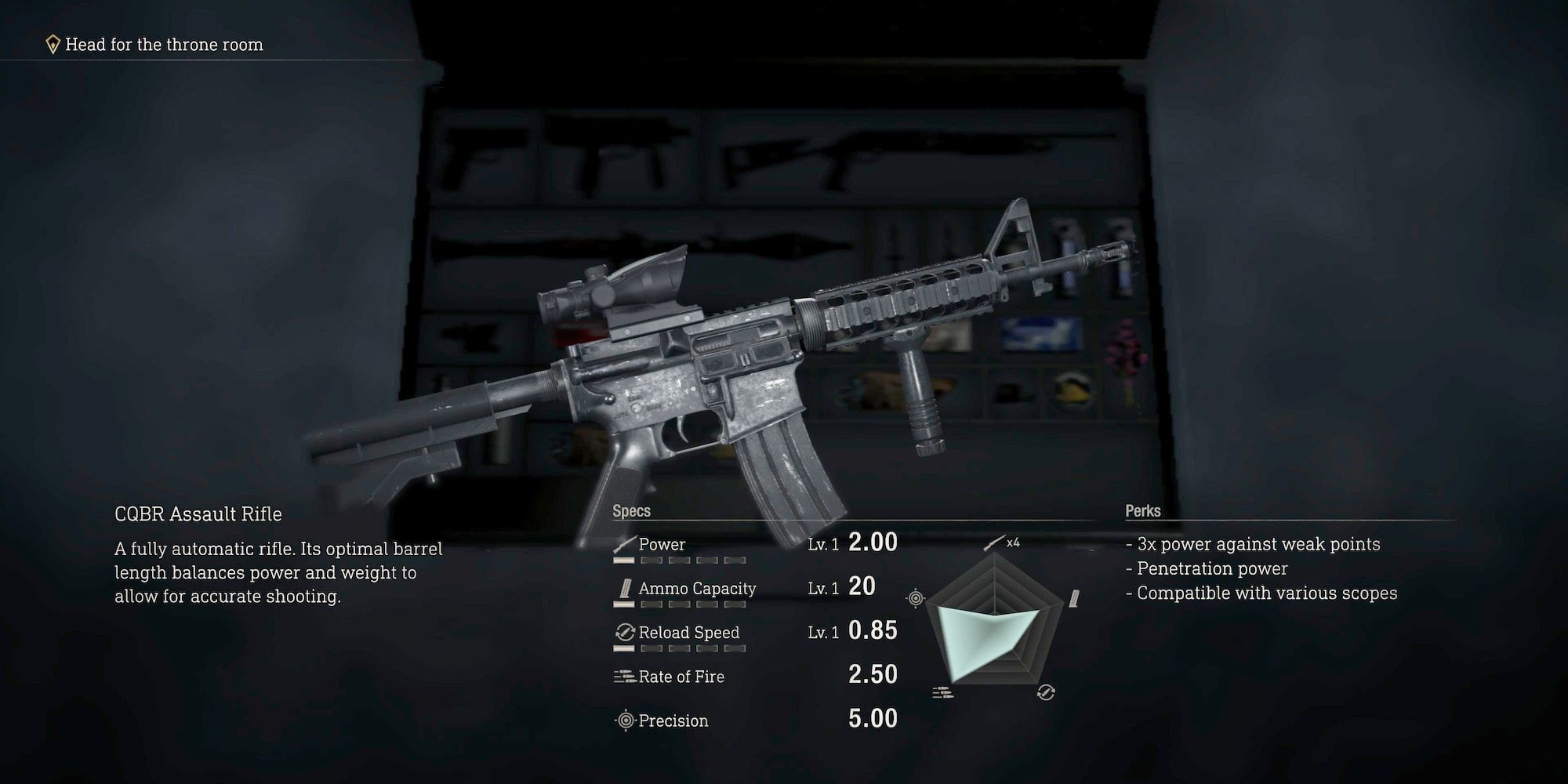This screenshot has height=784, width=1568.
Task: Click the CQBR Assault Rifle name
Action: [x=198, y=514]
